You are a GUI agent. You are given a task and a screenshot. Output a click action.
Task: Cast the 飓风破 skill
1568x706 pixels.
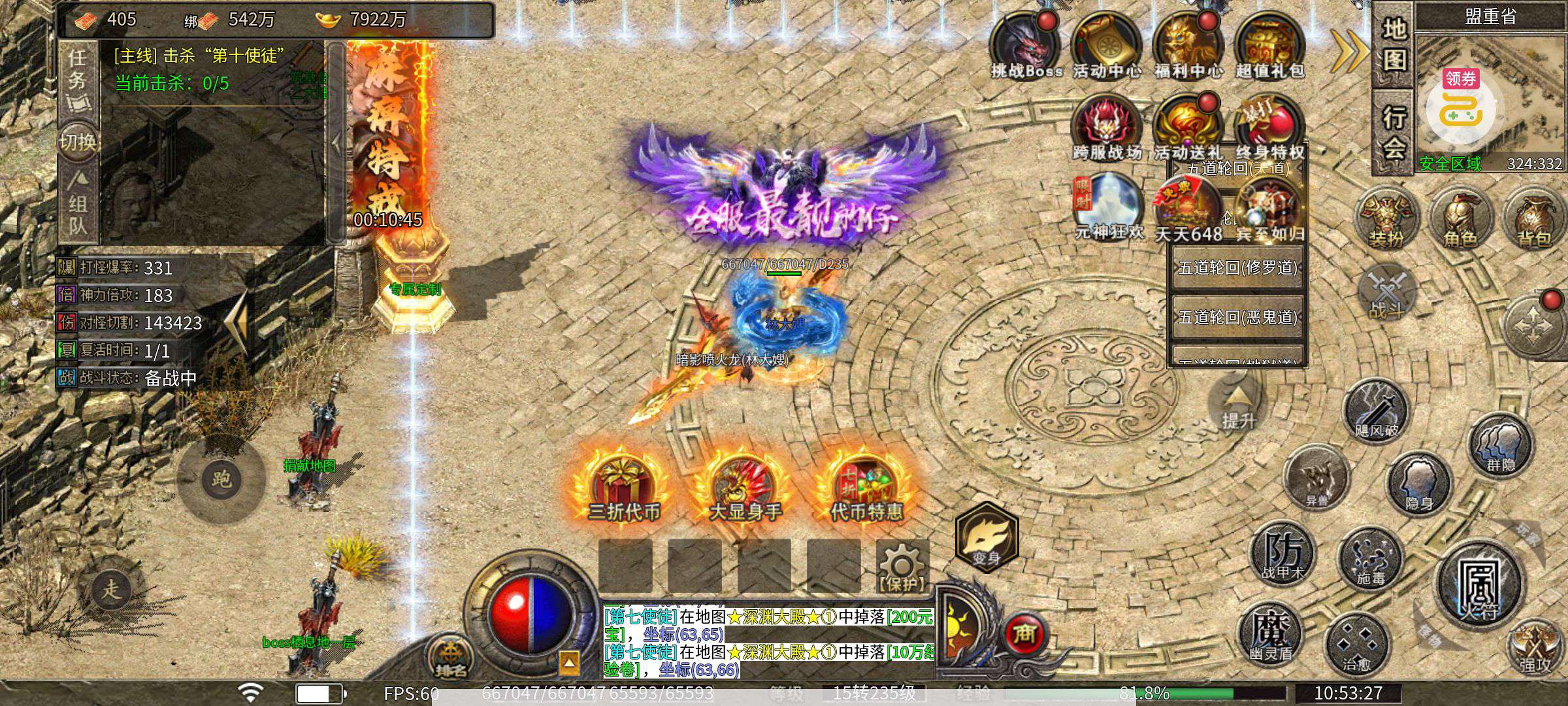[x=1376, y=410]
